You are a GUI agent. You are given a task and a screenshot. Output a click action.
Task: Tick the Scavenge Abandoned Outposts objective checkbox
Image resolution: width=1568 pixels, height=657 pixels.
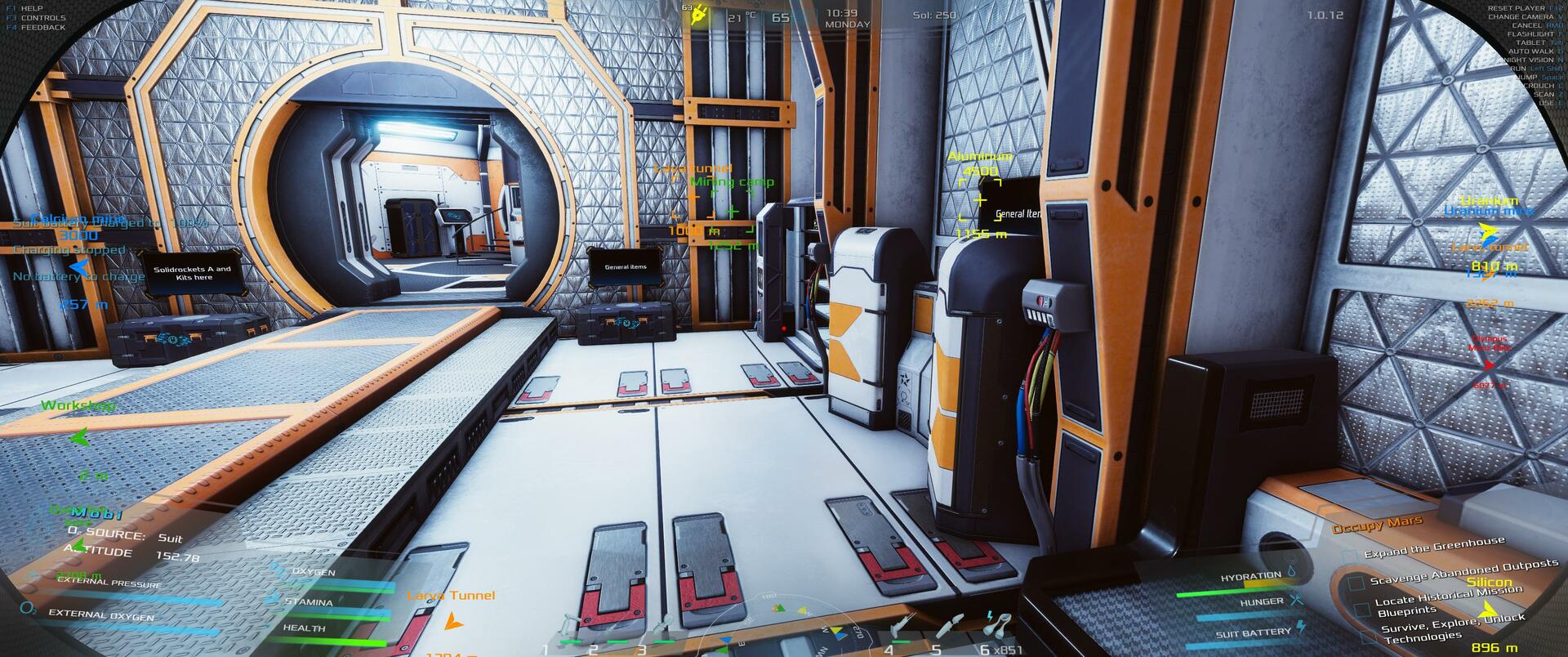[1356, 583]
